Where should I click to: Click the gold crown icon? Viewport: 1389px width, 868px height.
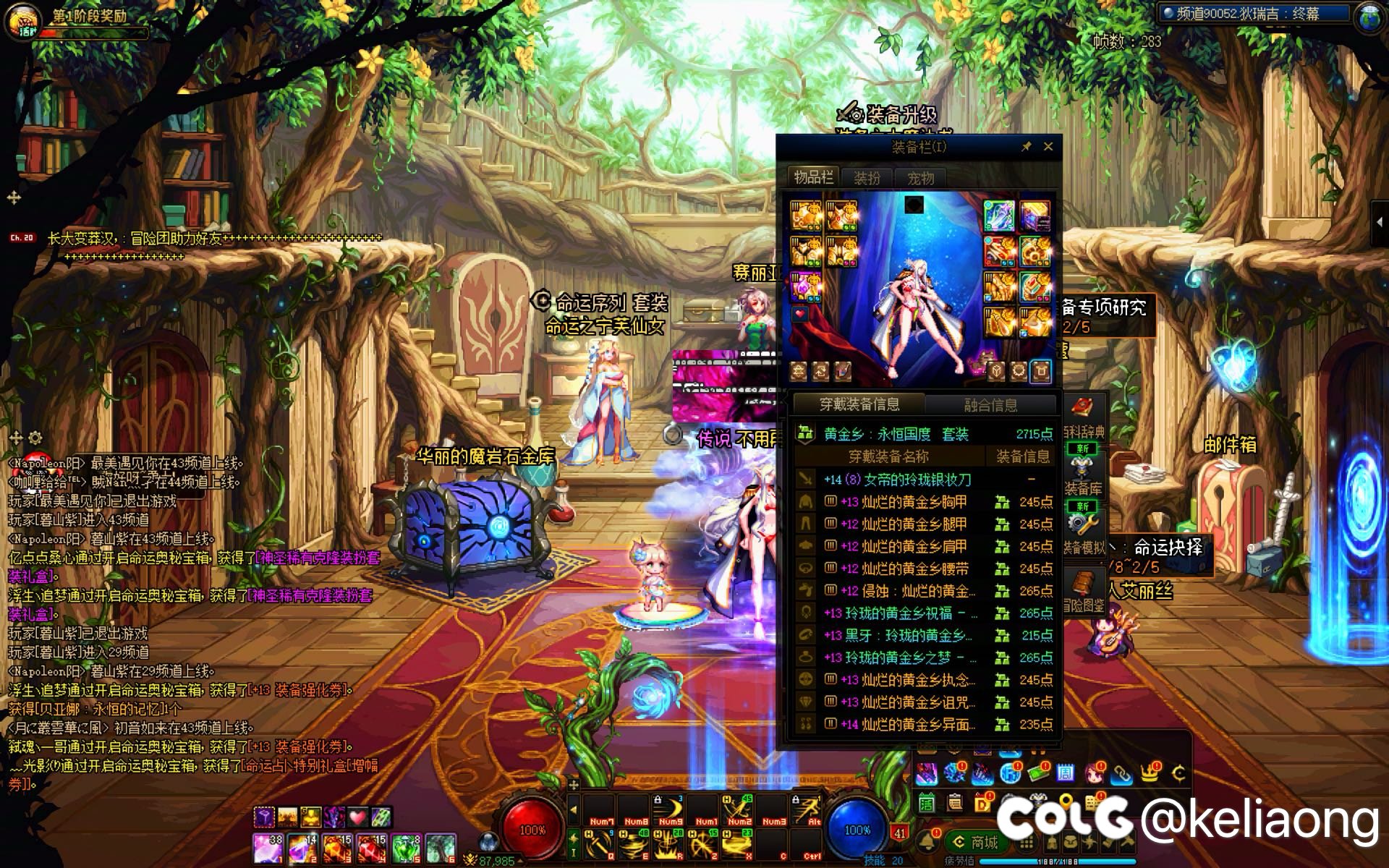coord(1150,774)
